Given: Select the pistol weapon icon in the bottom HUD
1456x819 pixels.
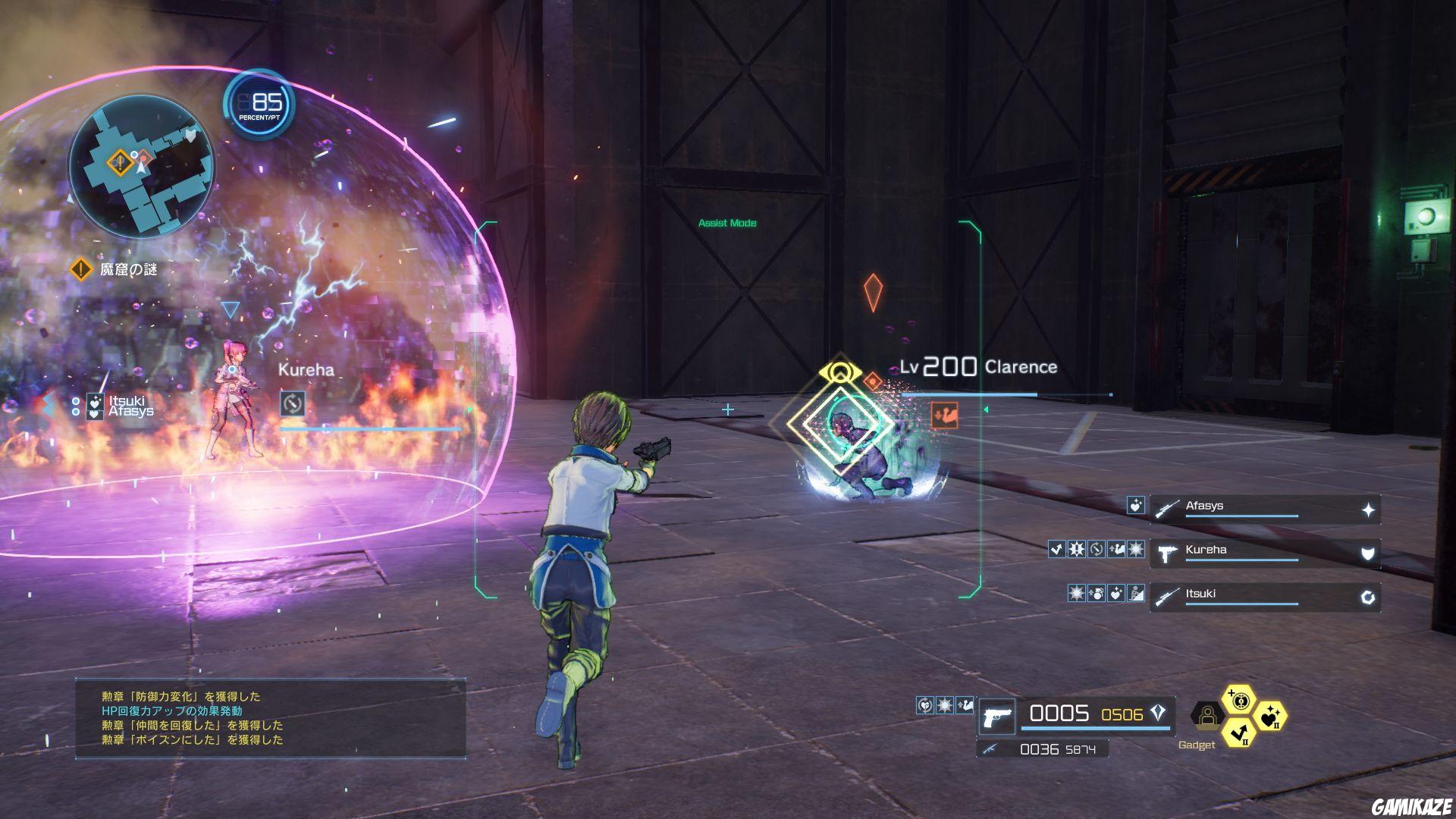Looking at the screenshot, I should (x=997, y=716).
